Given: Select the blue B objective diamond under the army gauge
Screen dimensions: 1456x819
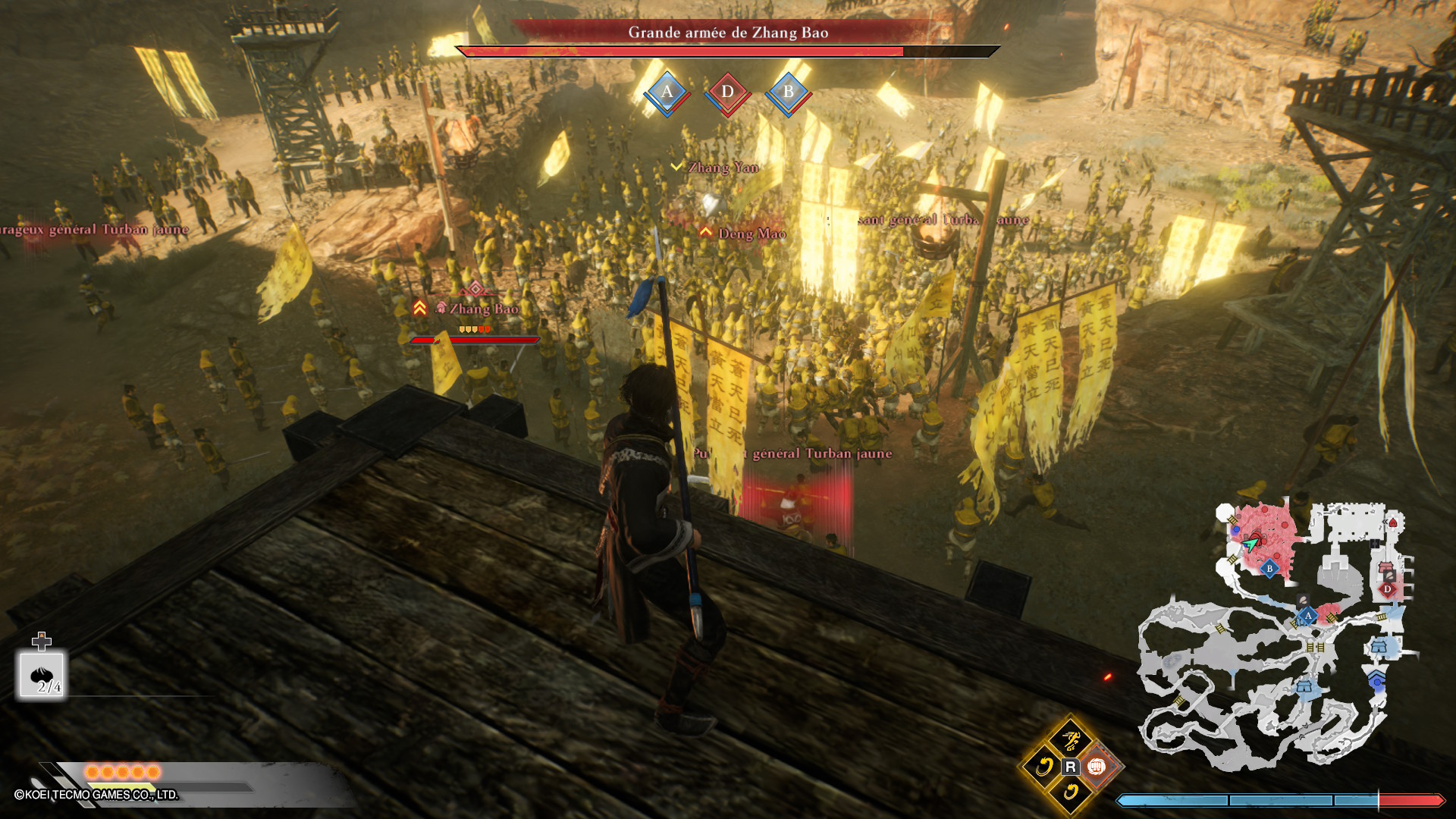Looking at the screenshot, I should (x=789, y=93).
